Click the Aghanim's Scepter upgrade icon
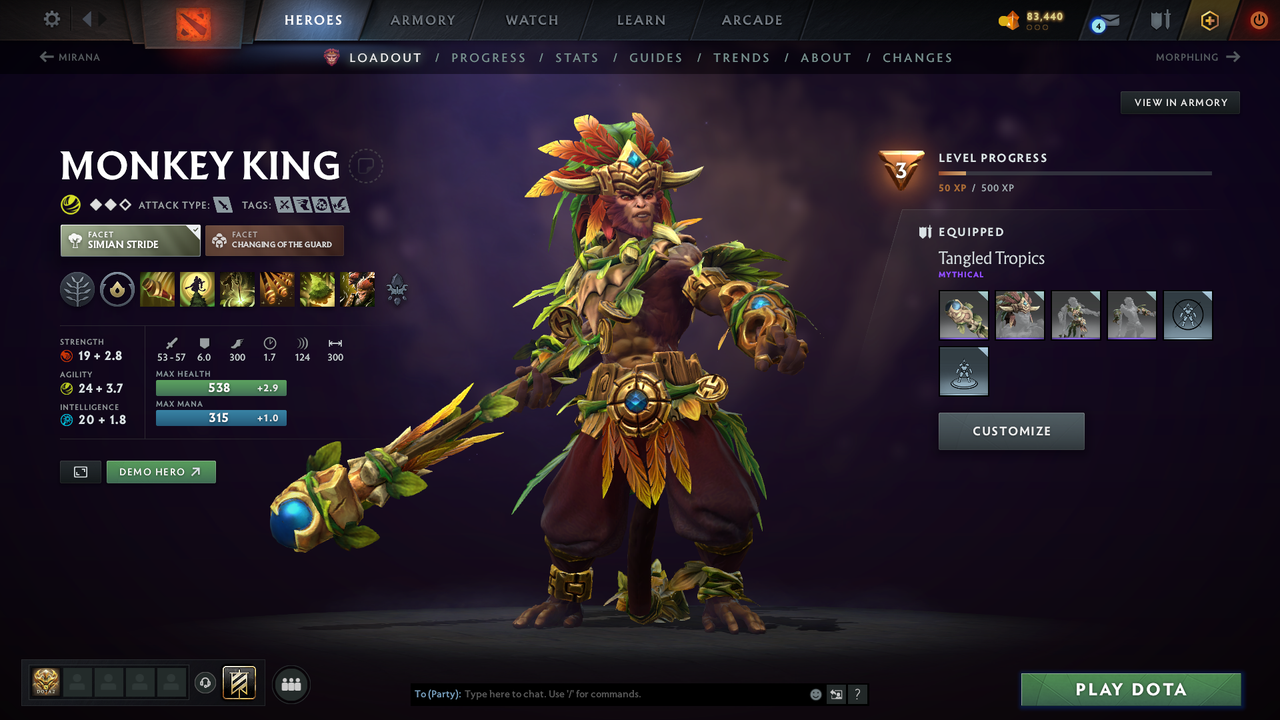The width and height of the screenshot is (1280, 720). tap(397, 290)
